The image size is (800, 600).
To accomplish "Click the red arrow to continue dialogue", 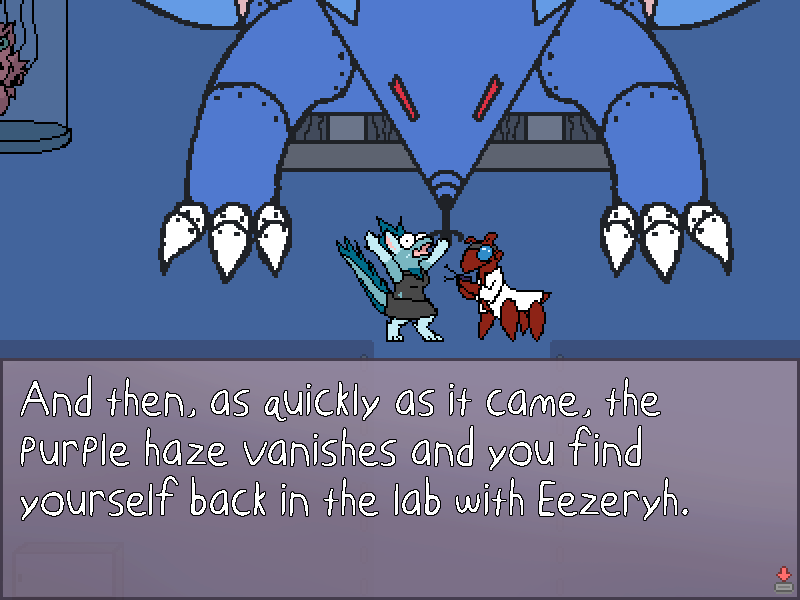I will pyautogui.click(x=783, y=578).
